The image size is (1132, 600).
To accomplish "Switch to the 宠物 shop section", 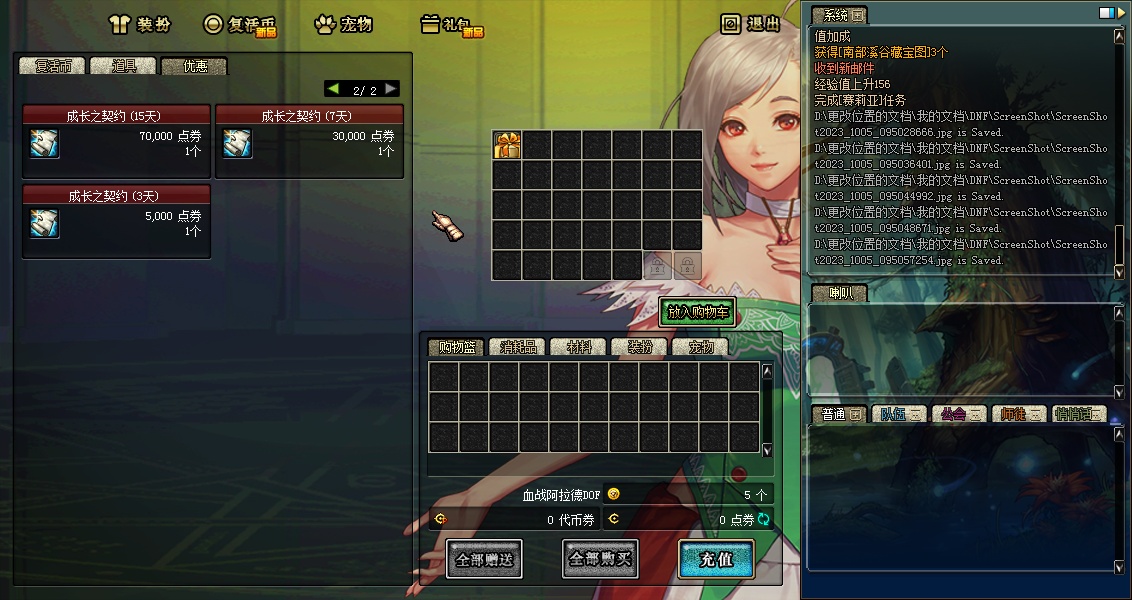I will pyautogui.click(x=344, y=25).
